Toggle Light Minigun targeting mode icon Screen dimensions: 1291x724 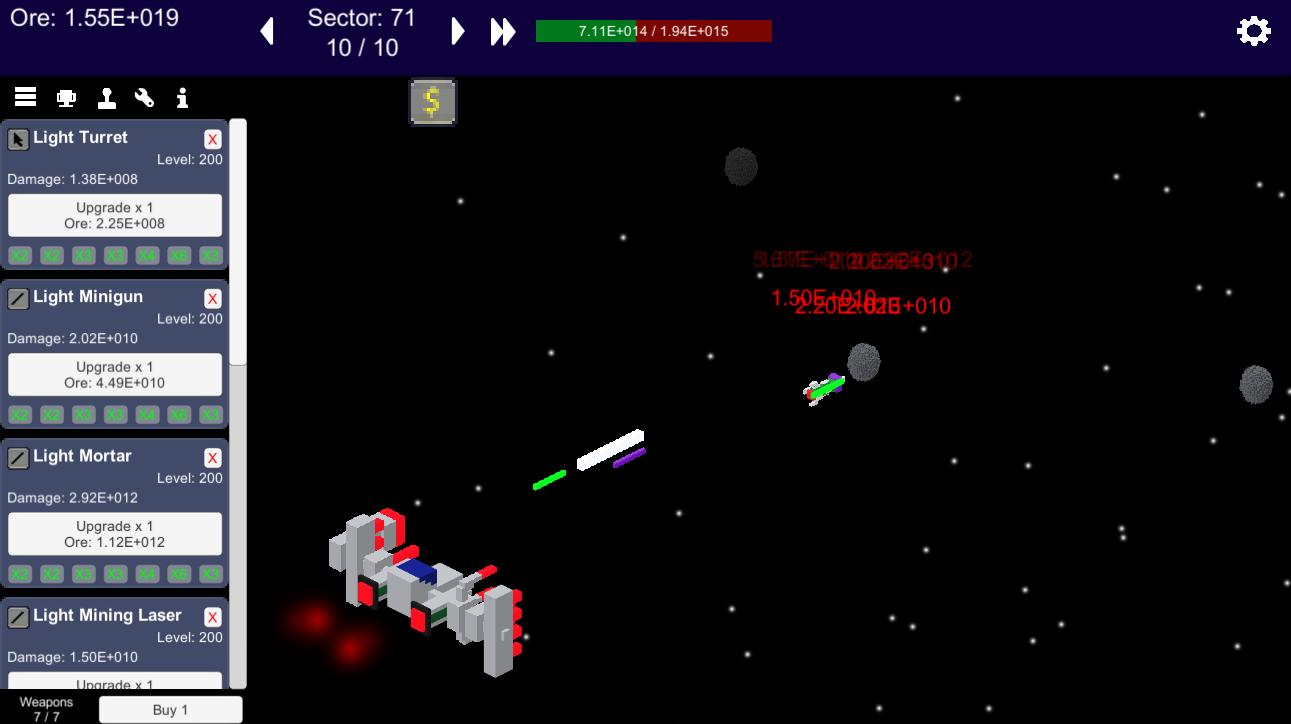17,298
